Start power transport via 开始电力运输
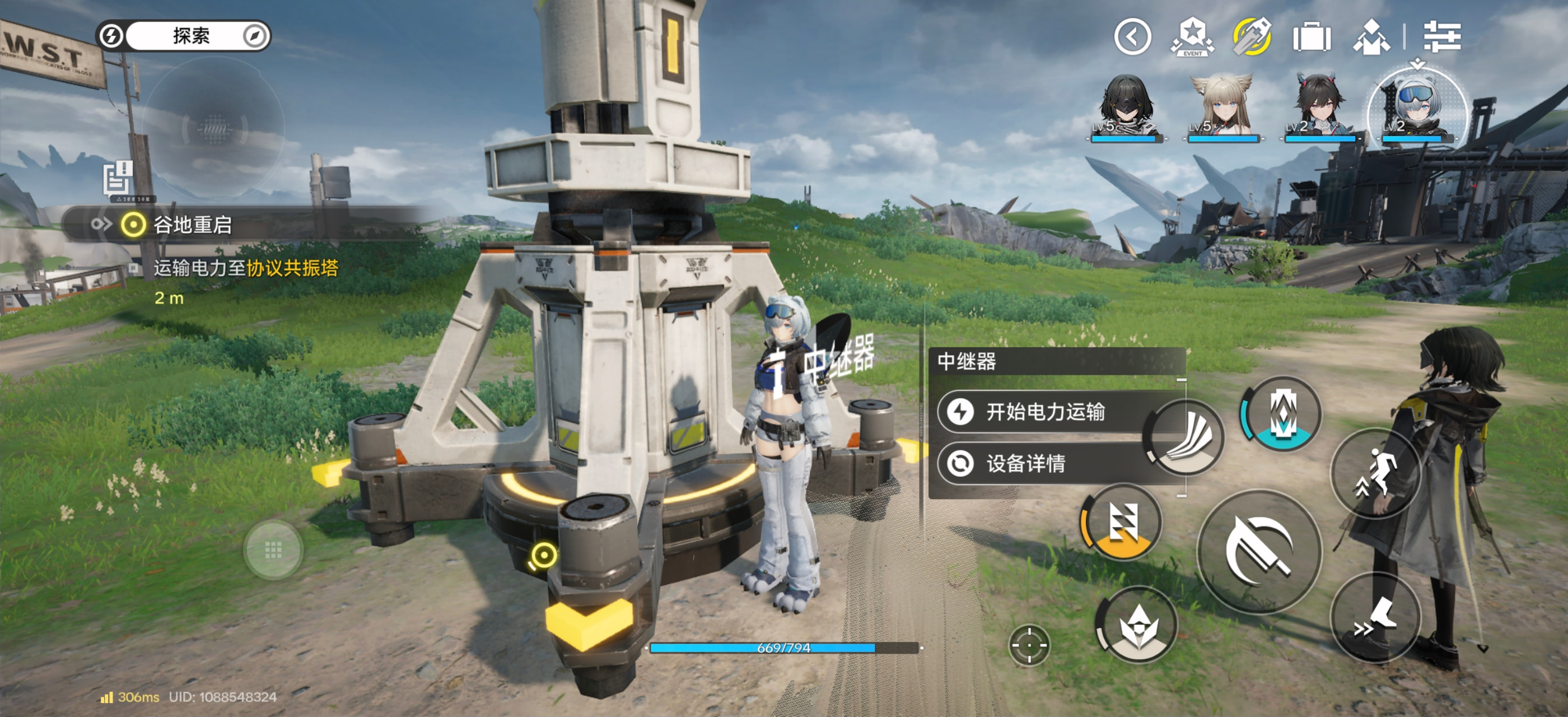The height and width of the screenshot is (717, 1568). point(1043,412)
